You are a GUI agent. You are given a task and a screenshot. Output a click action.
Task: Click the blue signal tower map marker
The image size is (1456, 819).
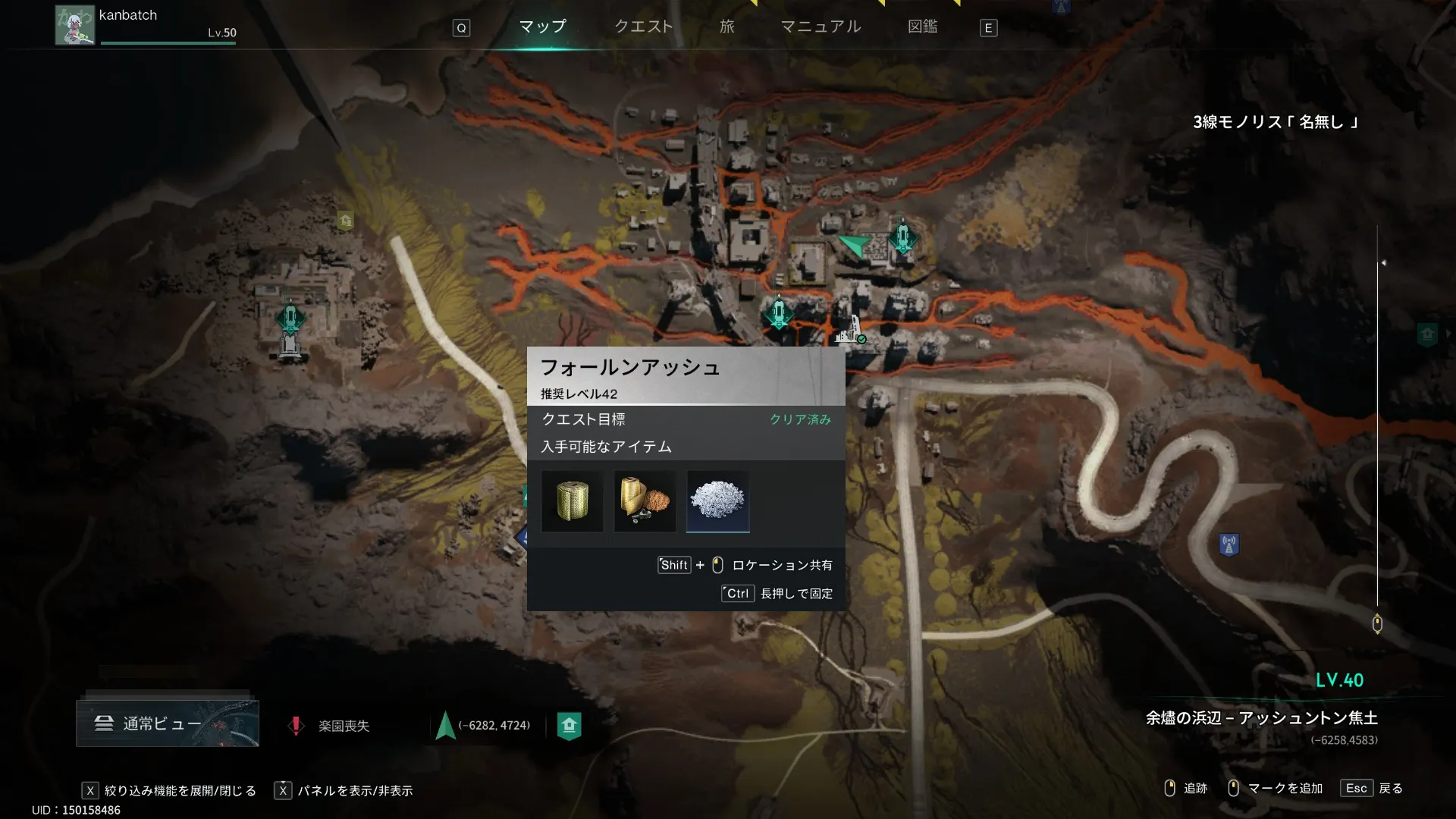click(x=1228, y=544)
